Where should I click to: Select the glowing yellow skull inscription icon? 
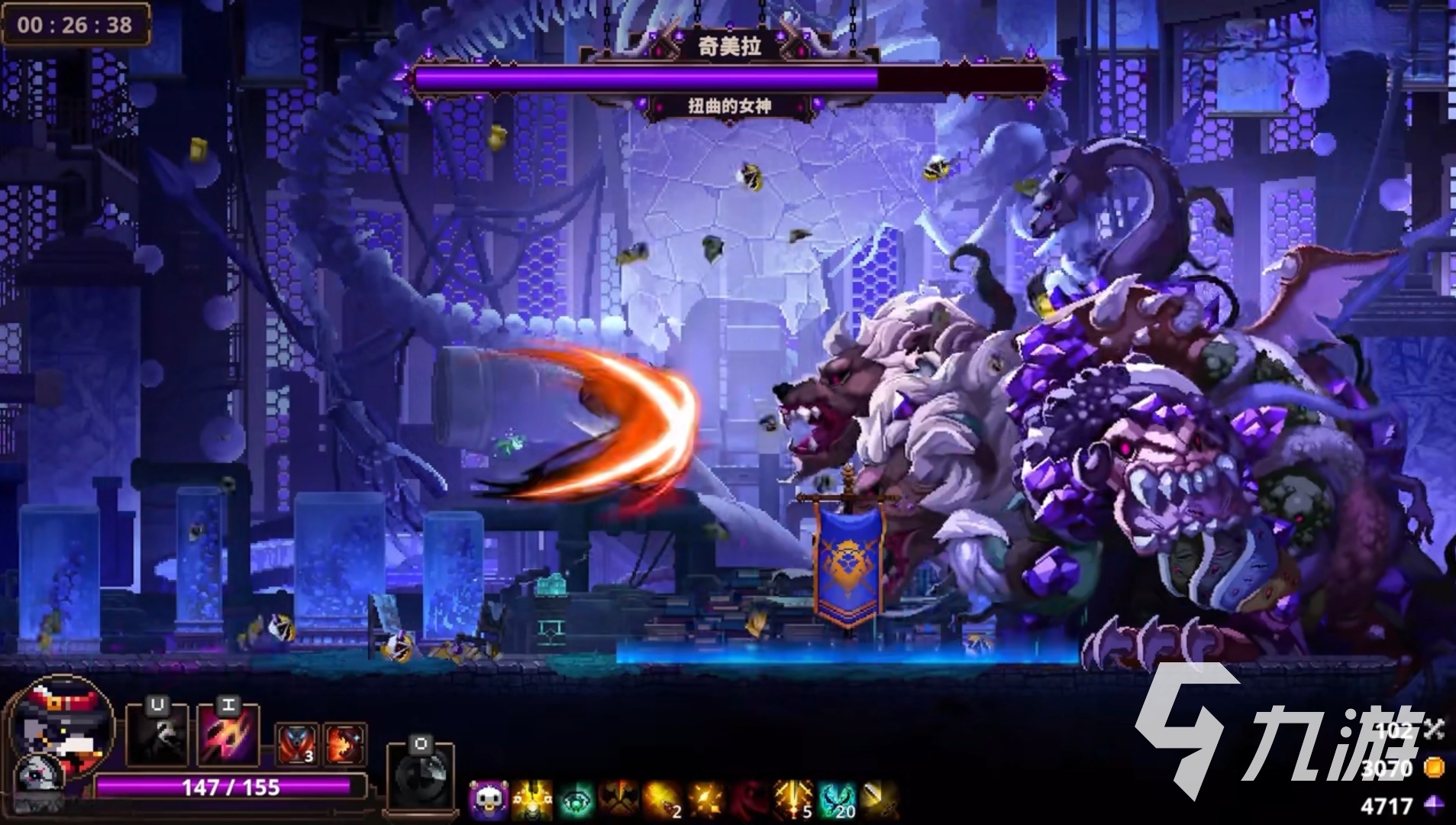pos(532,800)
